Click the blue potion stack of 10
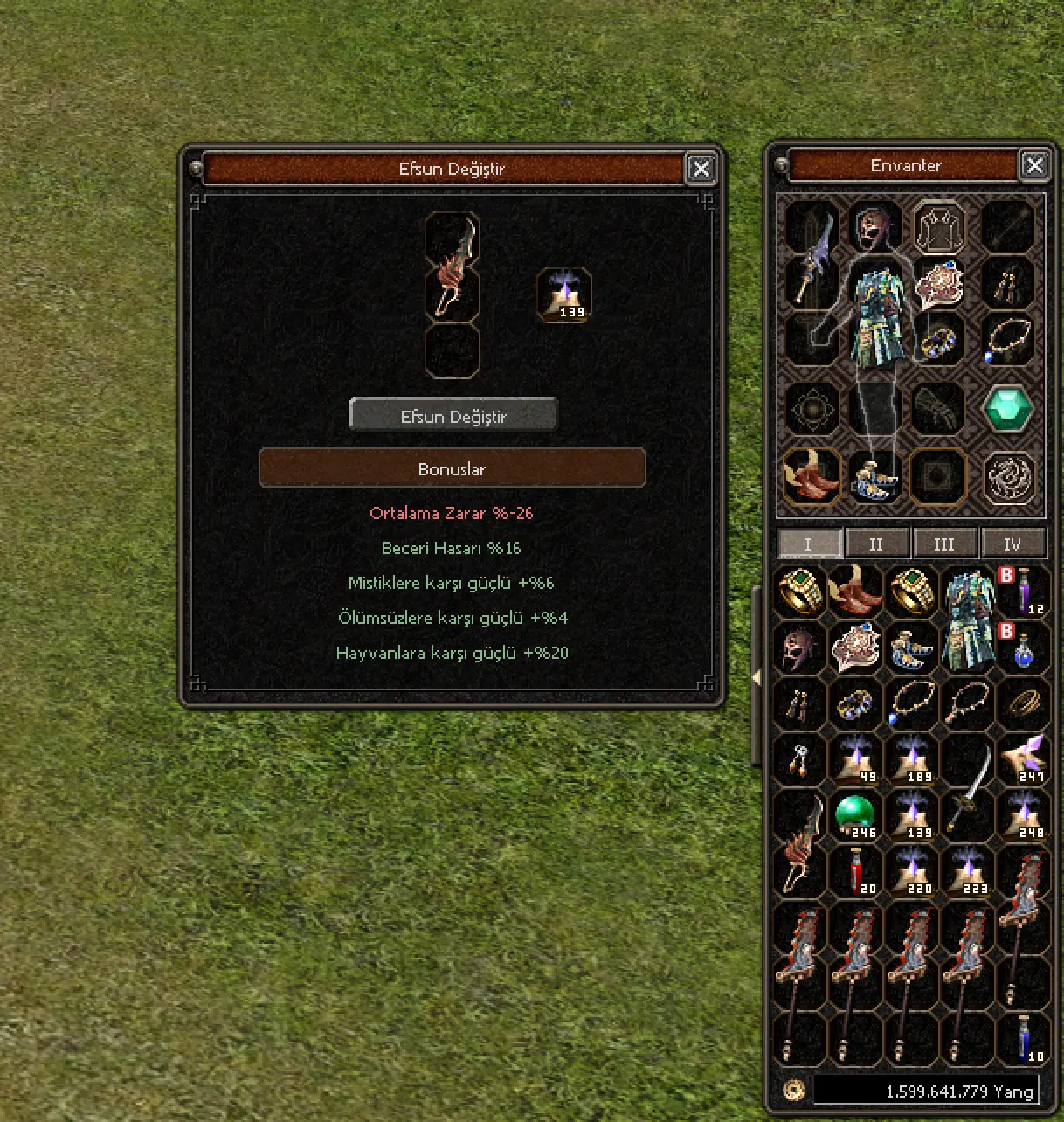Screen dimensions: 1064x1122 pyautogui.click(x=1023, y=1040)
